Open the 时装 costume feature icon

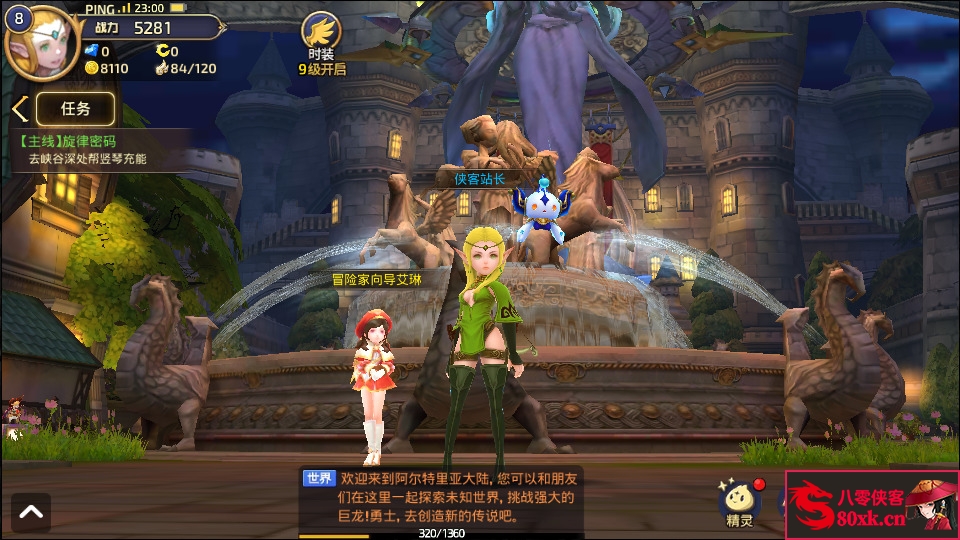pos(322,39)
